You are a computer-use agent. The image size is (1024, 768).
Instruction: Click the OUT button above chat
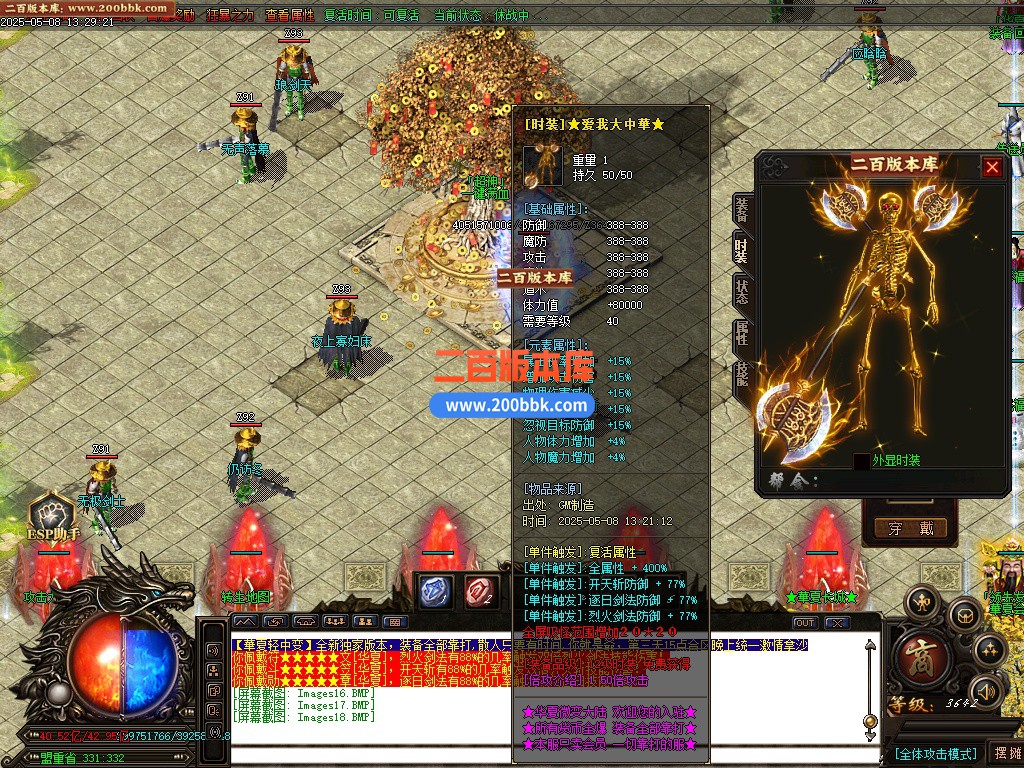(x=804, y=622)
